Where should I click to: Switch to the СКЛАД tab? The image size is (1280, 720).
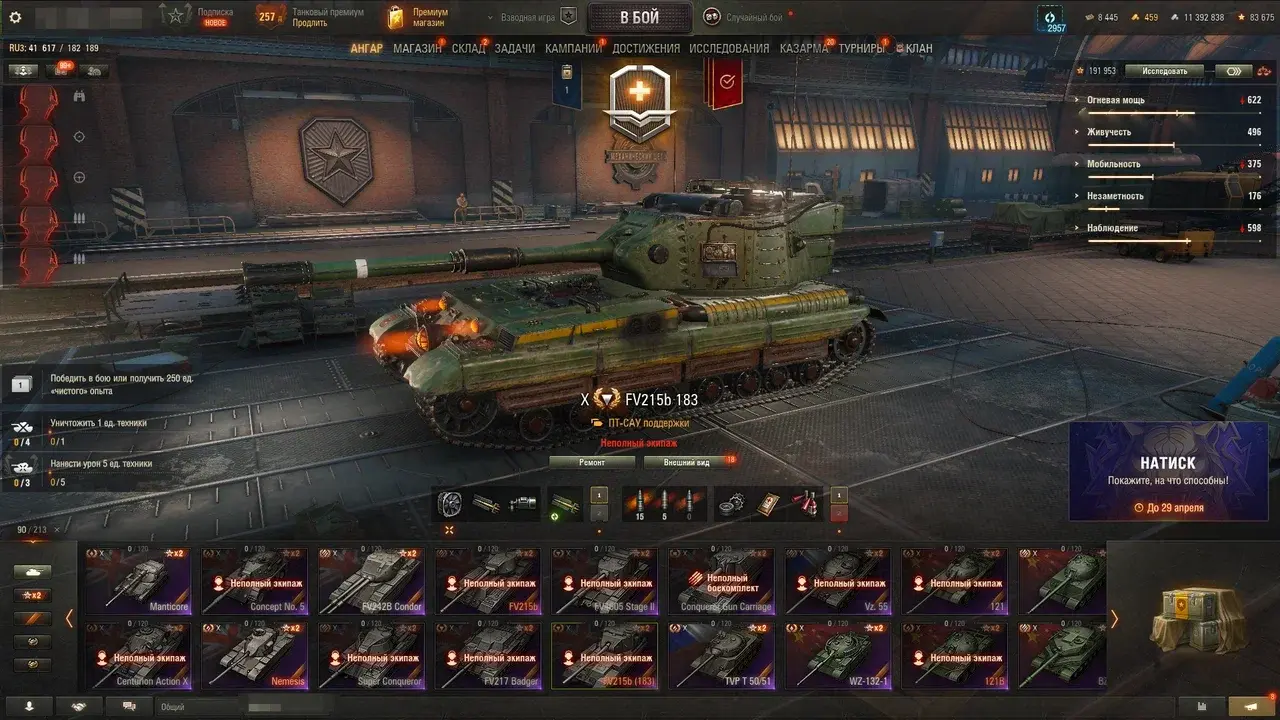point(468,48)
